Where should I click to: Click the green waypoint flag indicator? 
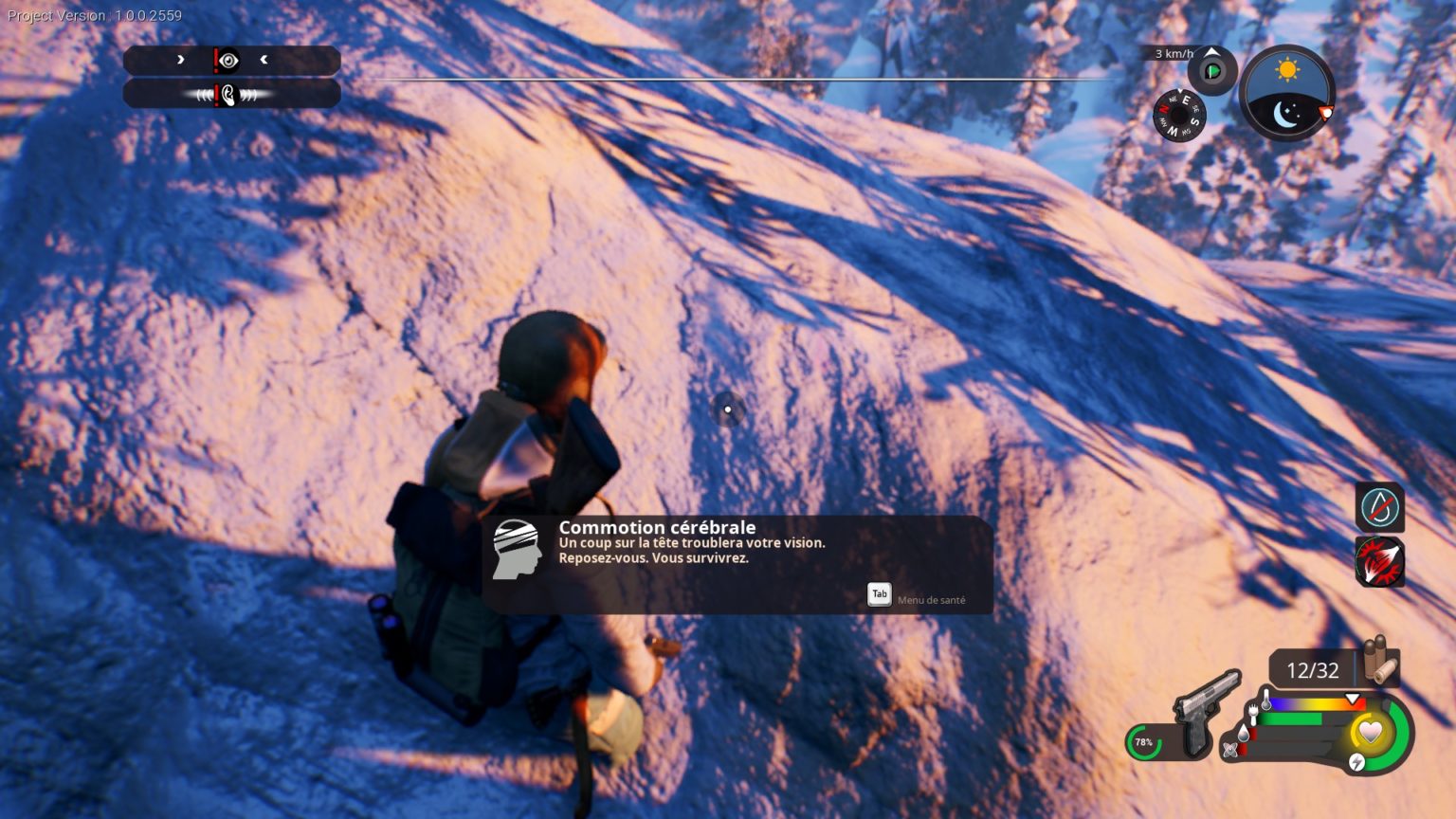1211,70
